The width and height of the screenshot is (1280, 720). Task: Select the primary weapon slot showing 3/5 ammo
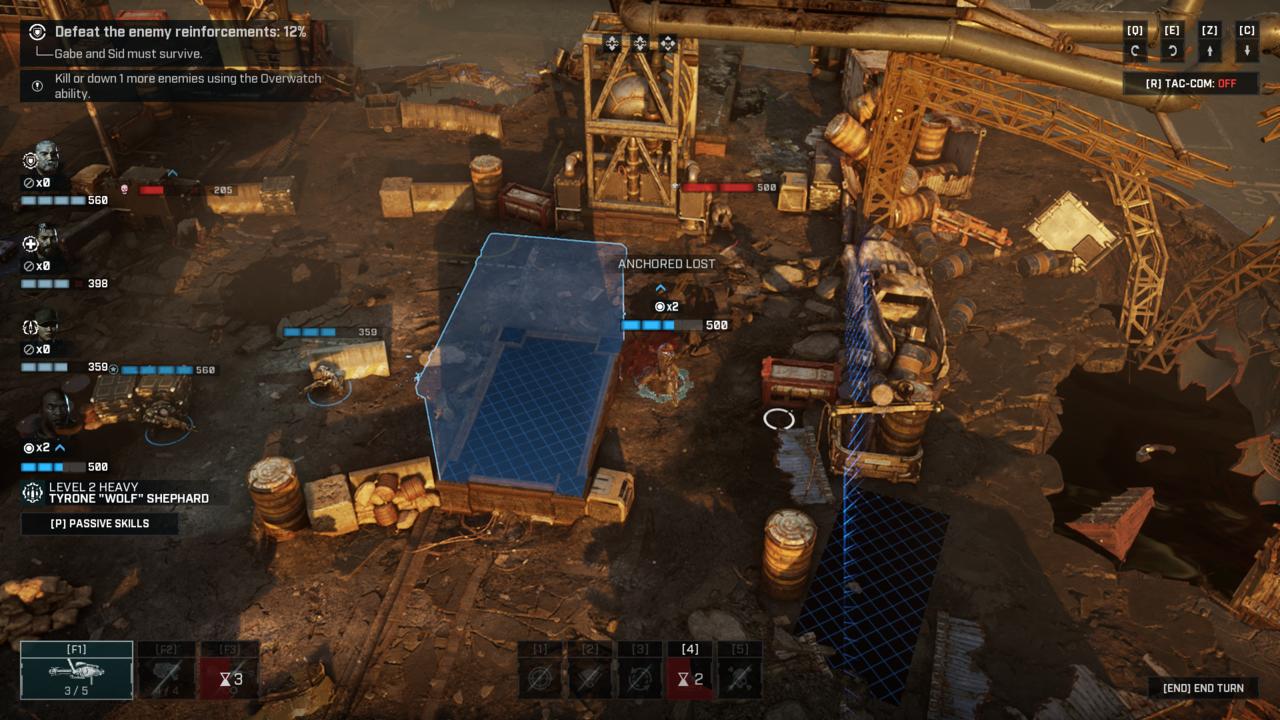77,670
